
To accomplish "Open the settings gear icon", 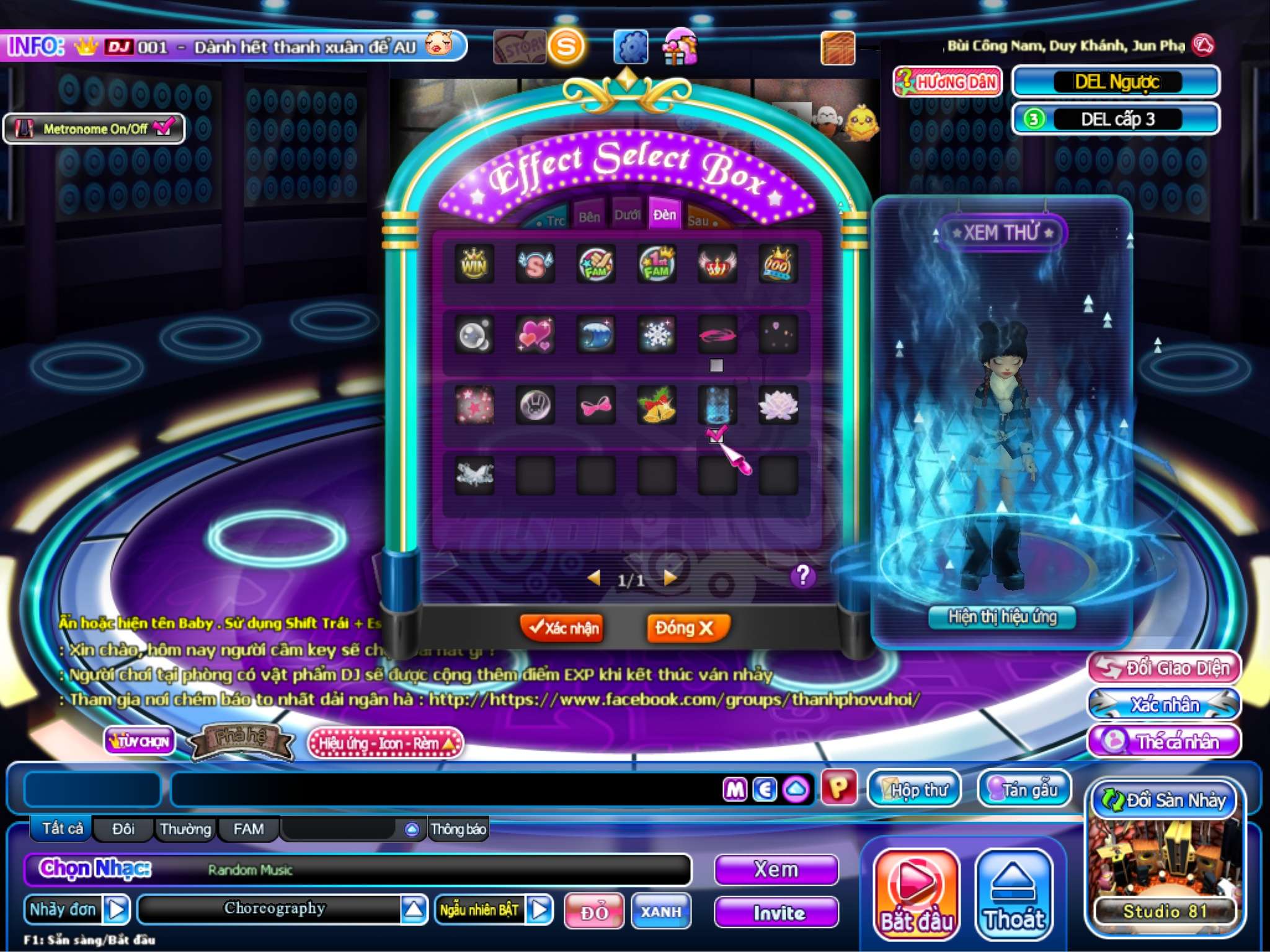I will pyautogui.click(x=631, y=47).
